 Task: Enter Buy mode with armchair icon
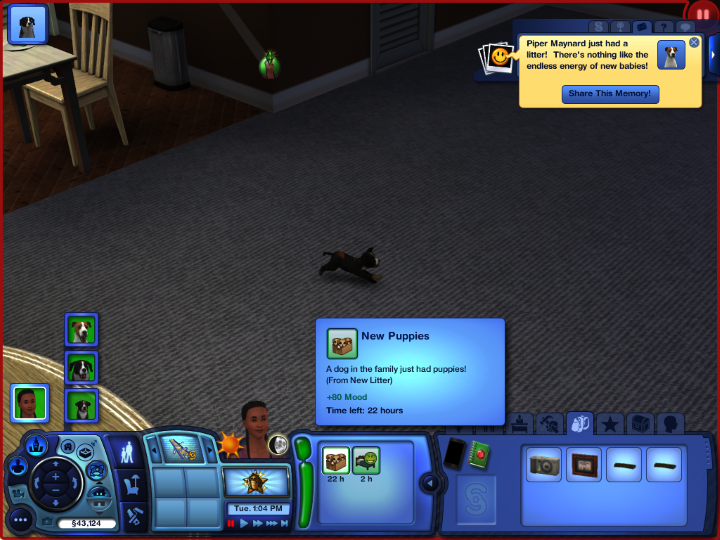[x=132, y=486]
